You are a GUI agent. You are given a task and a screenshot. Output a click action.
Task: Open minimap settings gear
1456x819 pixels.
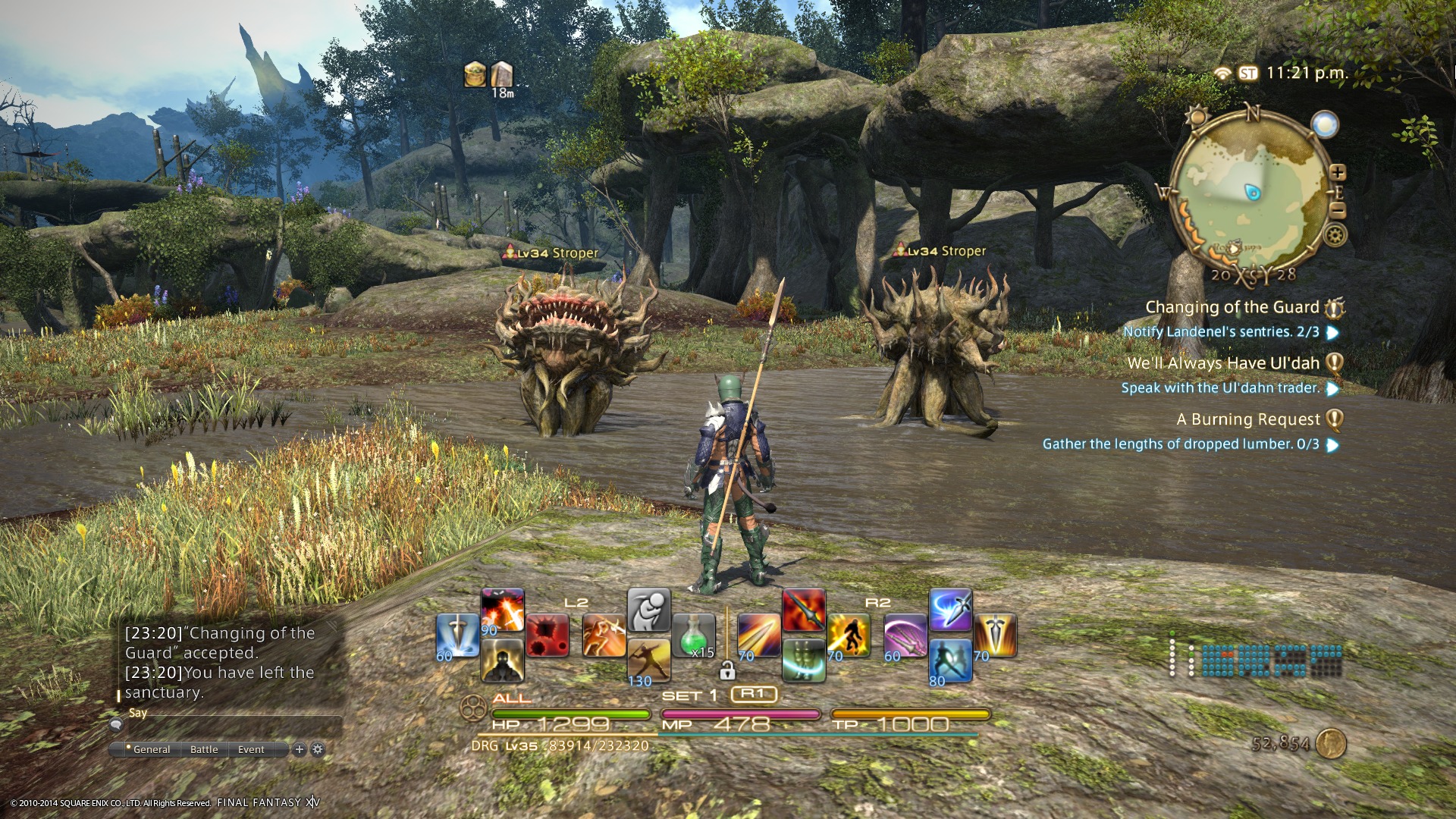point(1335,235)
